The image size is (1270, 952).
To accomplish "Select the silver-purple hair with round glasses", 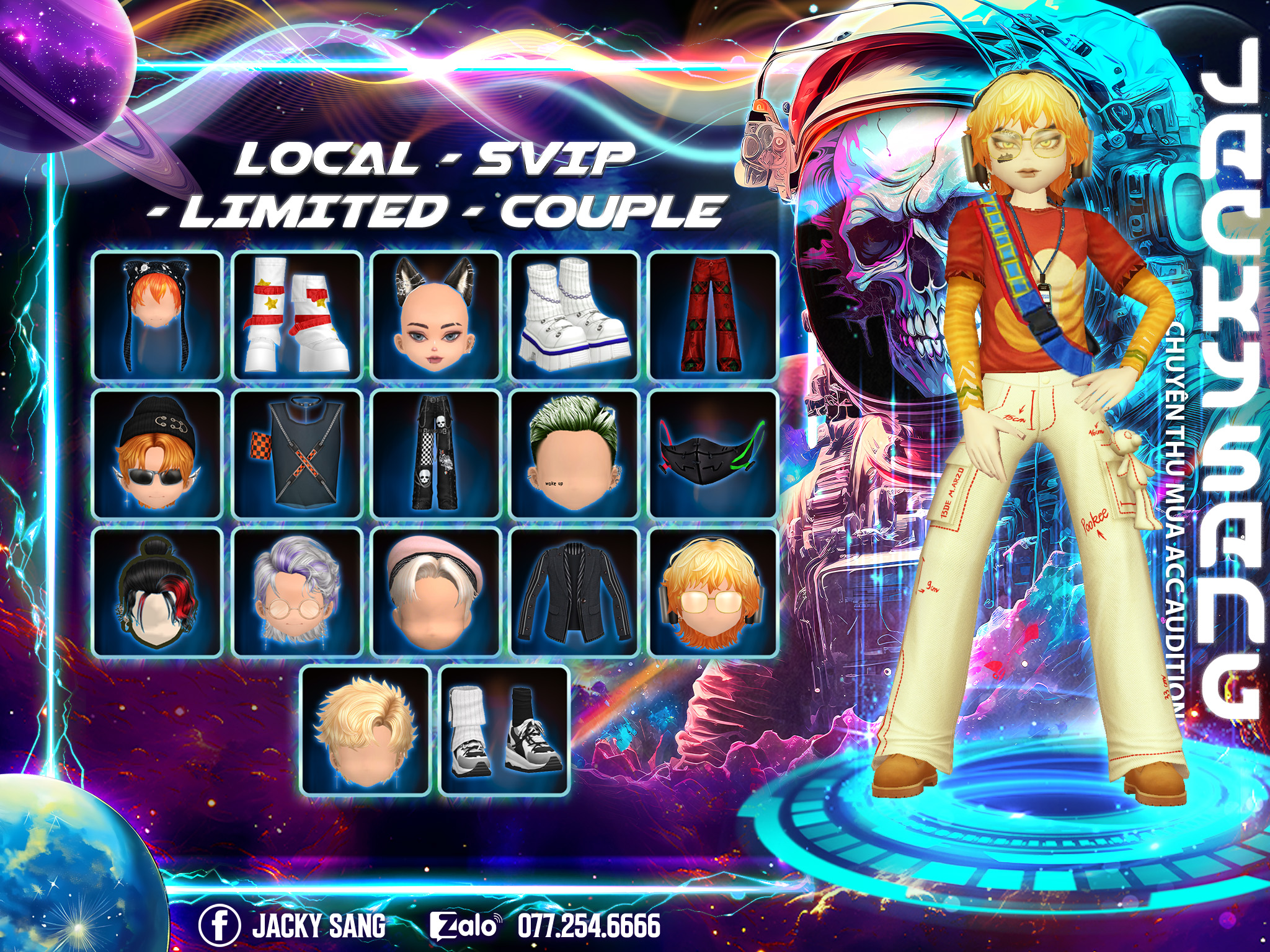I will pos(296,593).
